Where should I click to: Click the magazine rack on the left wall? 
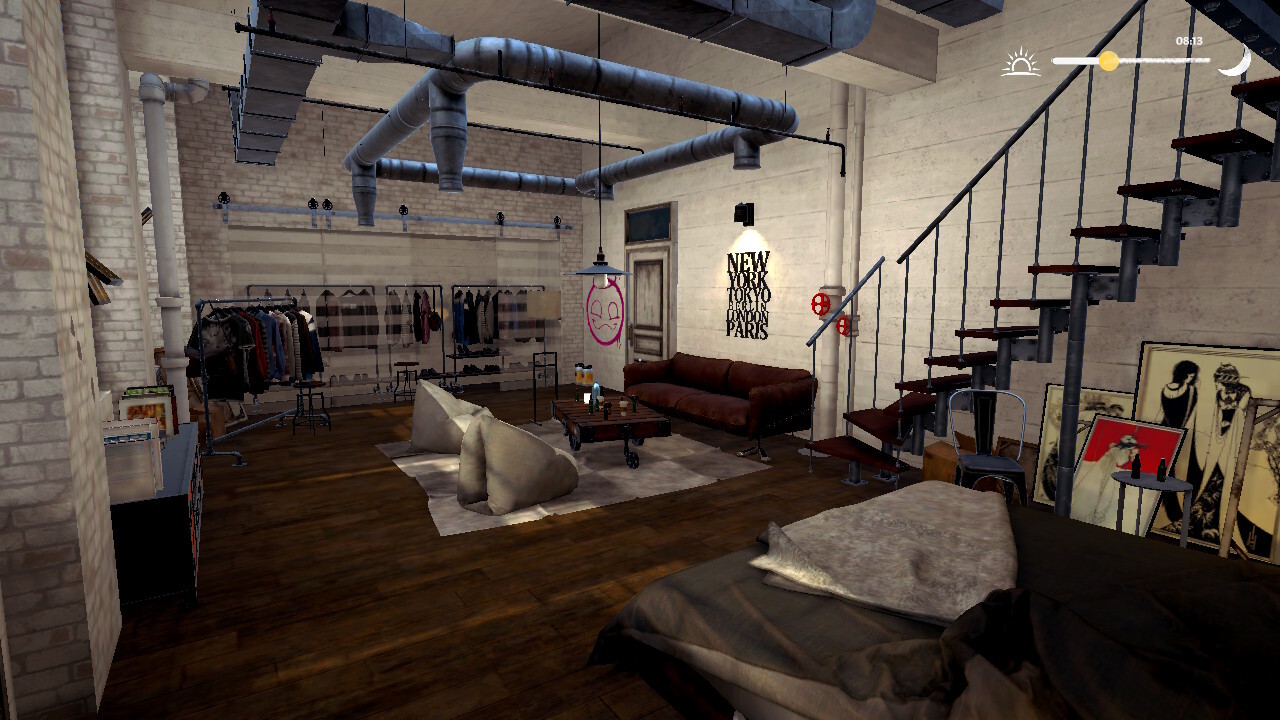tap(145, 420)
